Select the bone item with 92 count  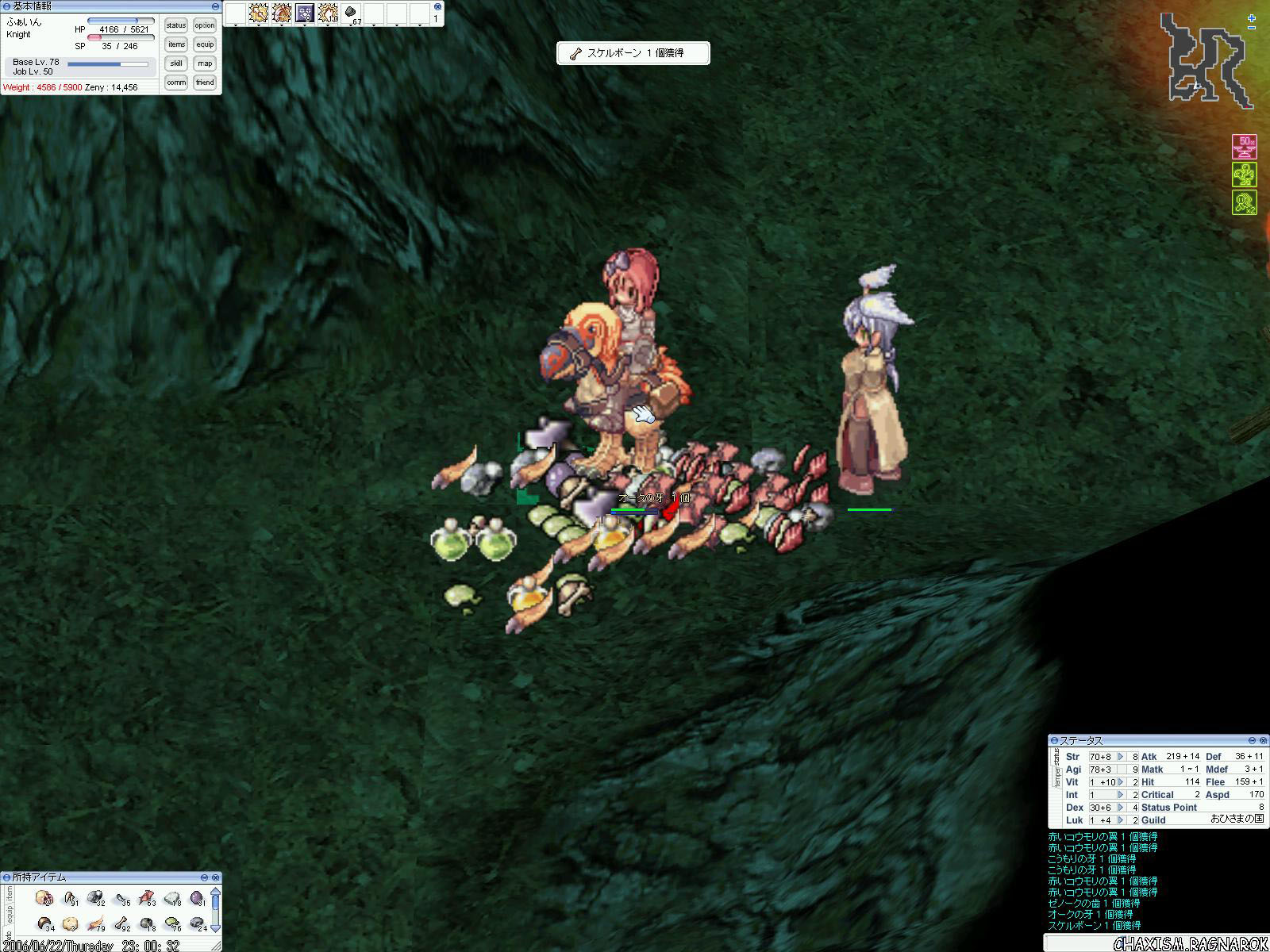click(x=121, y=924)
